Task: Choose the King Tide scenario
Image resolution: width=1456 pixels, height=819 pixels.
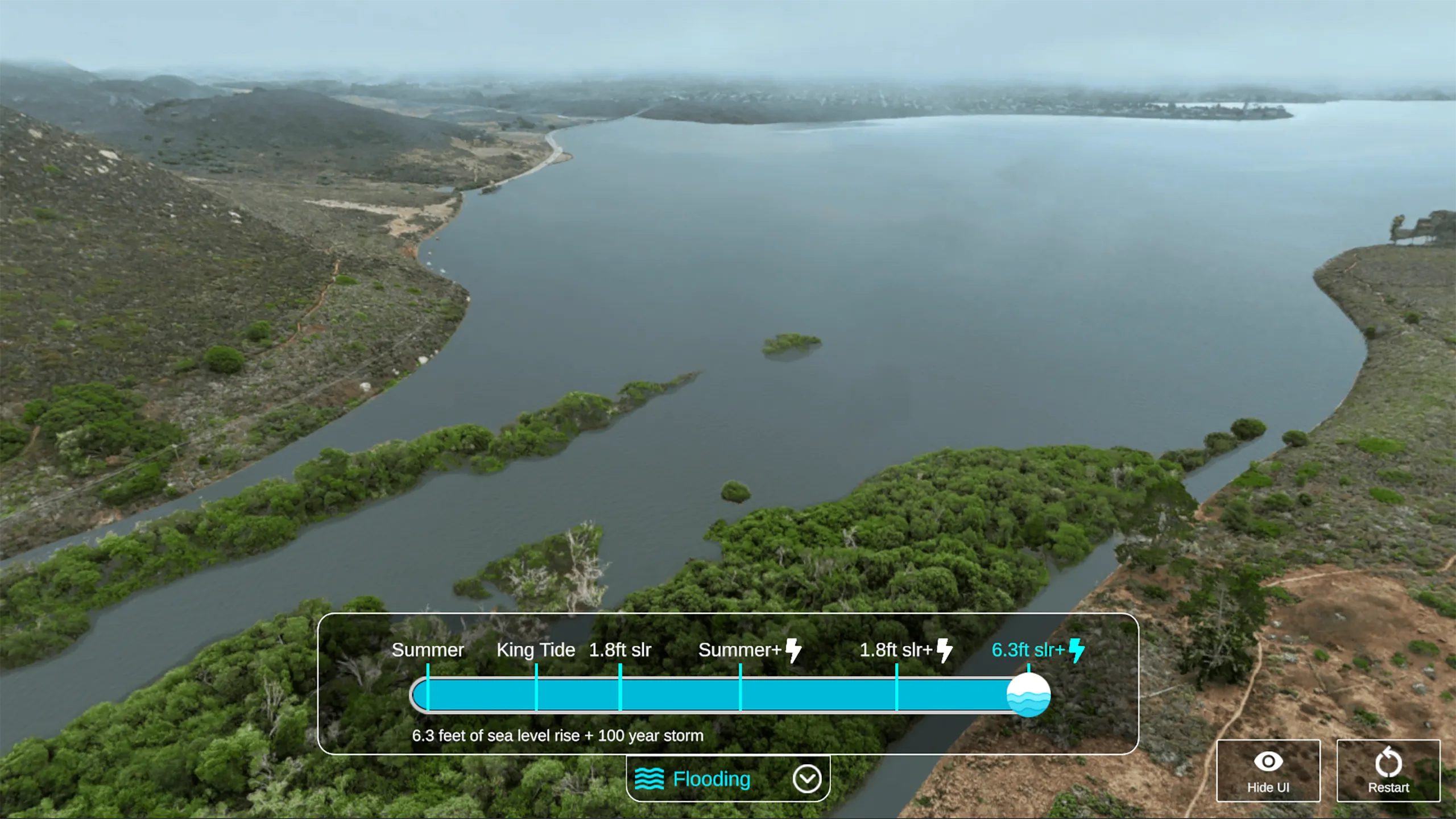Action: (x=536, y=650)
